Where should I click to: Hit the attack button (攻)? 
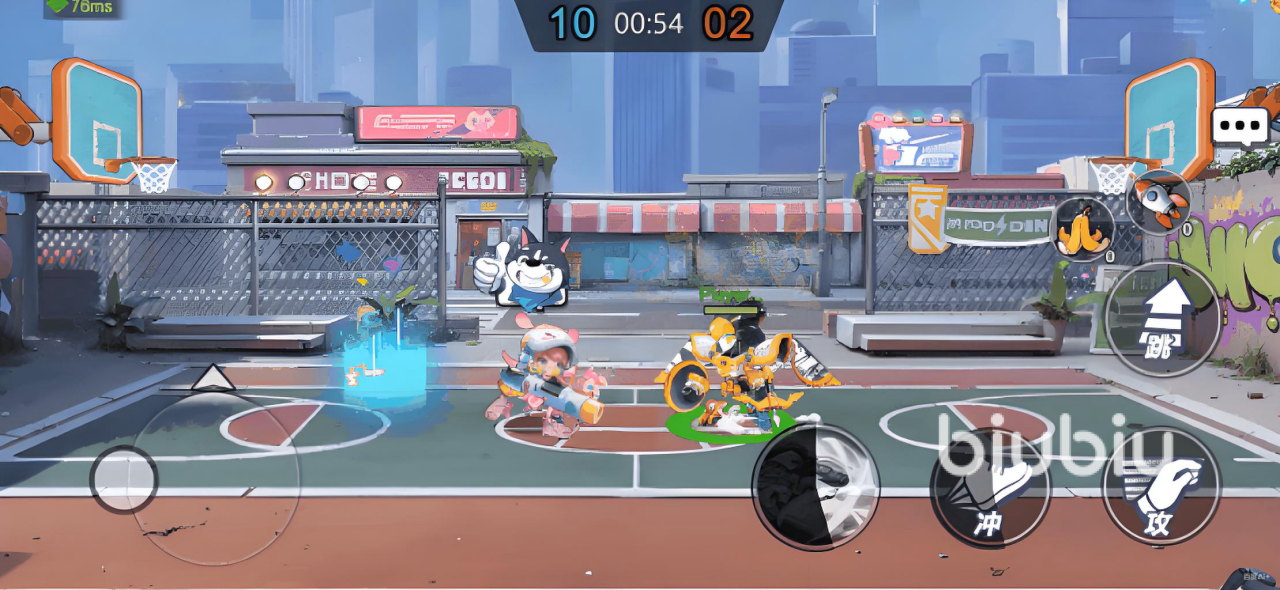[x=1161, y=487]
